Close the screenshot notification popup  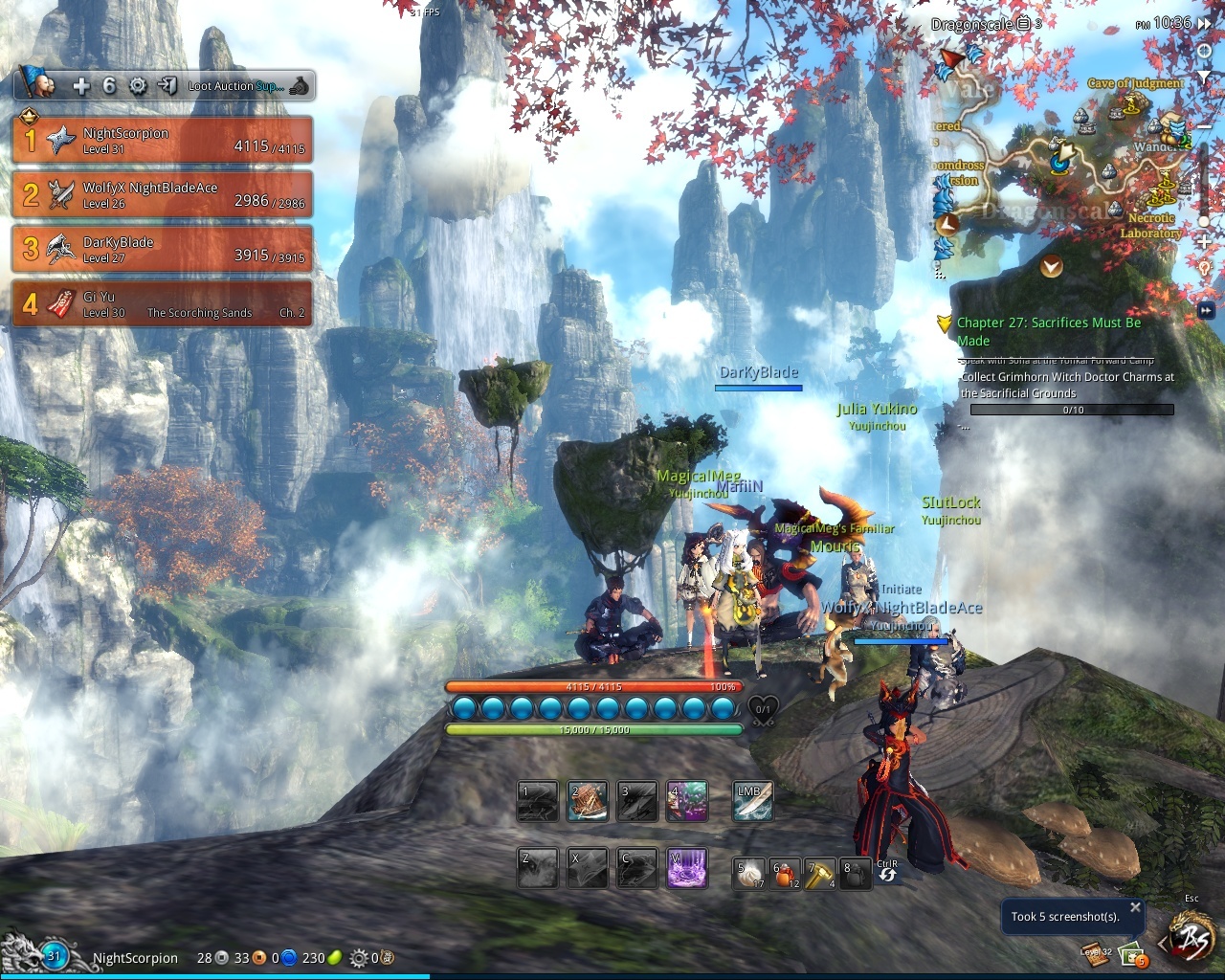1135,907
